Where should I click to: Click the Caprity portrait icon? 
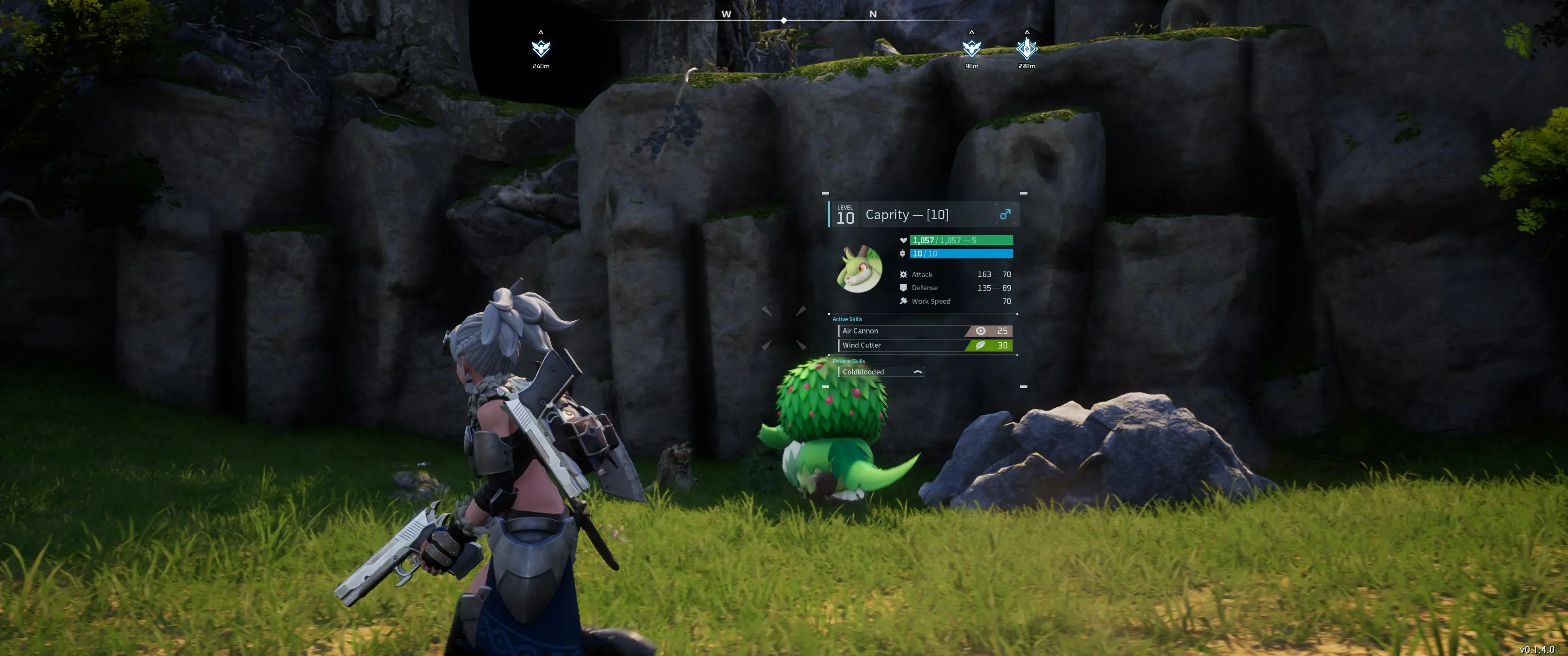(860, 270)
